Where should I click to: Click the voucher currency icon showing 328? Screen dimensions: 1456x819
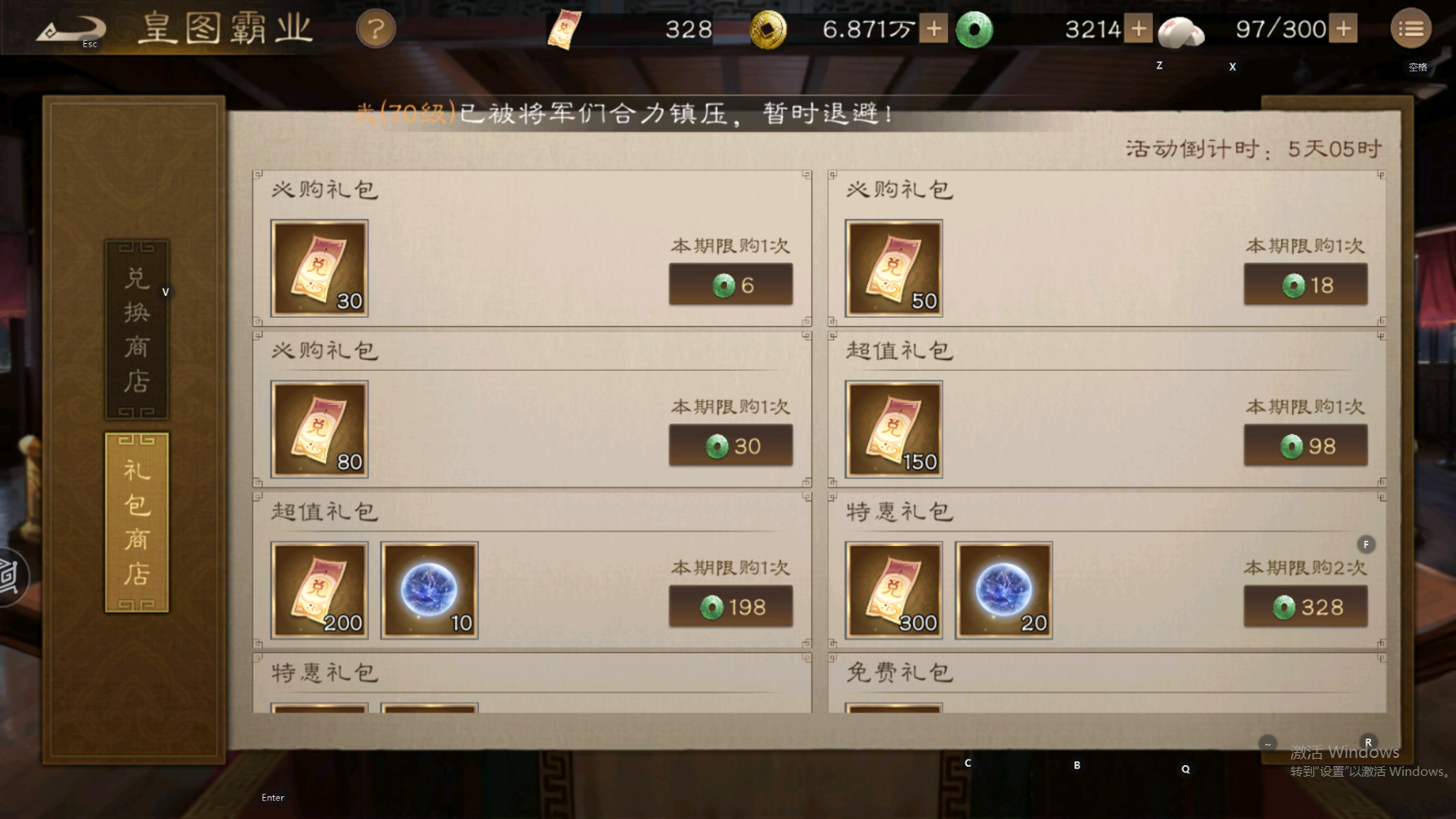pos(566,29)
